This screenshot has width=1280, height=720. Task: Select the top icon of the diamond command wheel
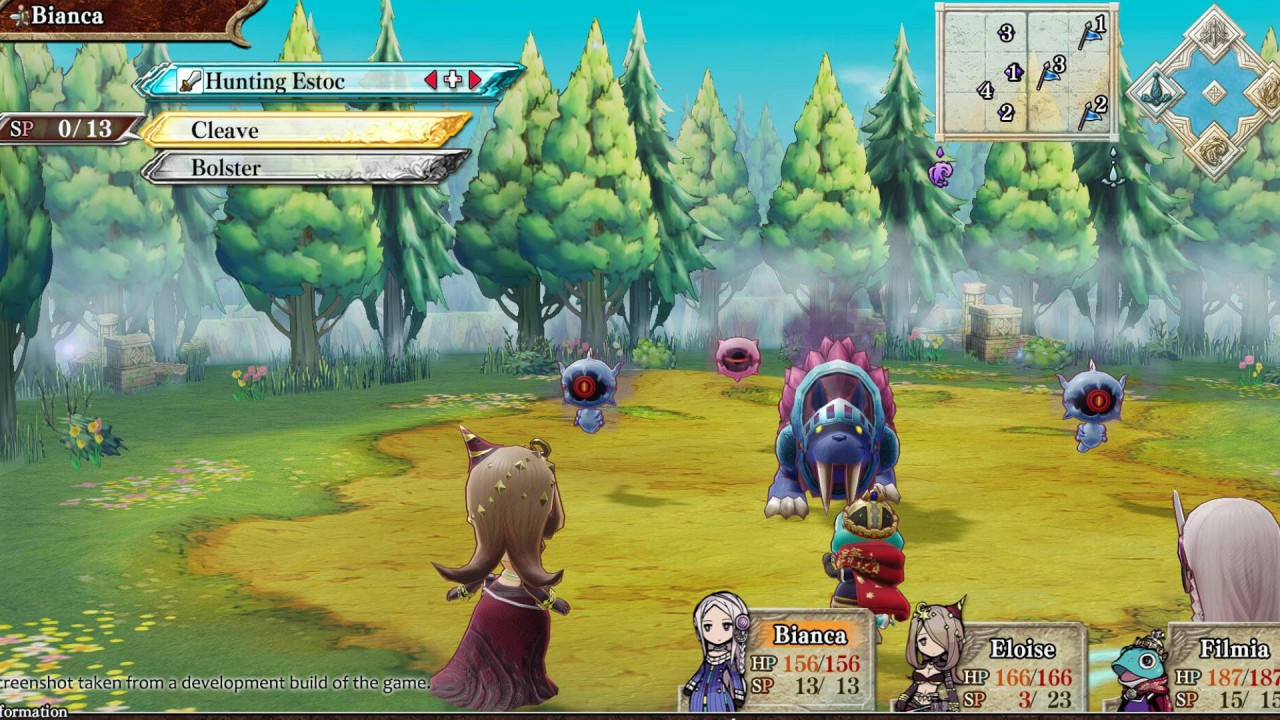point(1214,35)
